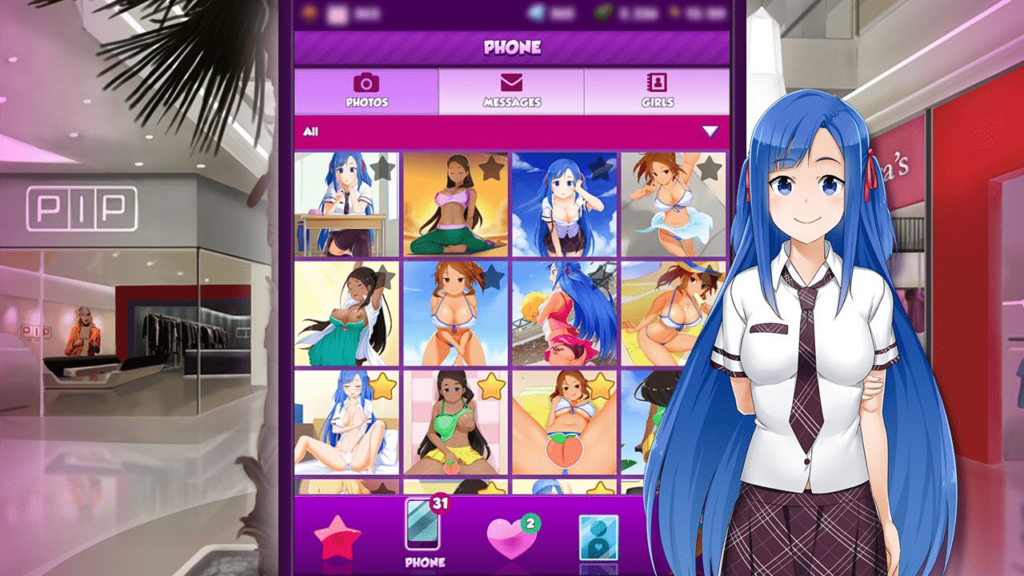Select the pink heart icon with badge 2
1024x576 pixels.
pyautogui.click(x=511, y=537)
